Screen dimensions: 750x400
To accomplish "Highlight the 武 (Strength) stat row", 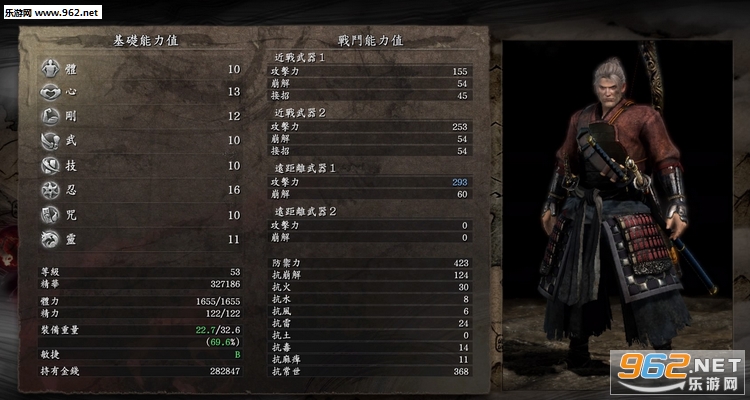I will 140,141.
